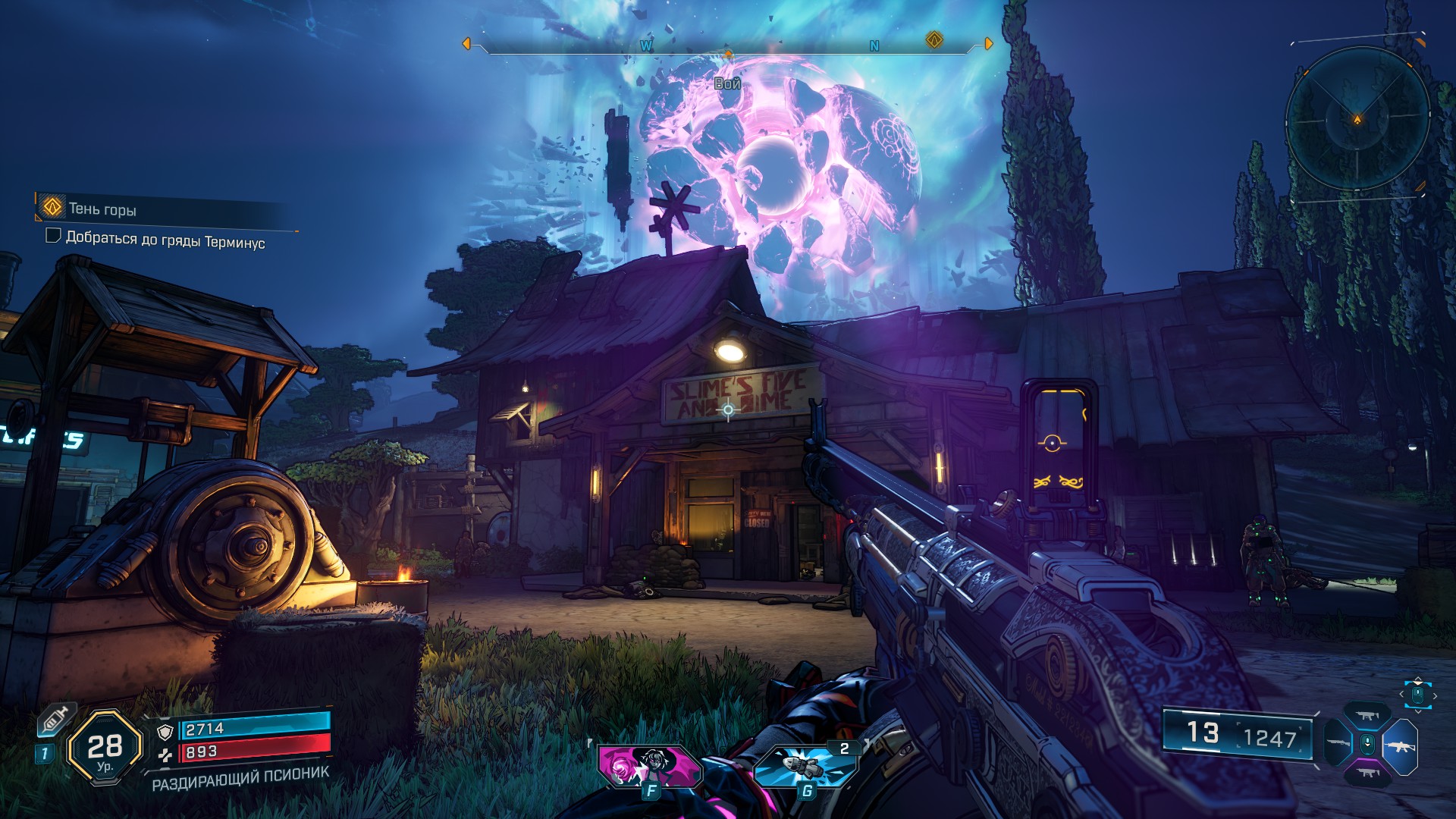Use the syringe repkit icon
The height and width of the screenshot is (819, 1456).
[x=55, y=719]
